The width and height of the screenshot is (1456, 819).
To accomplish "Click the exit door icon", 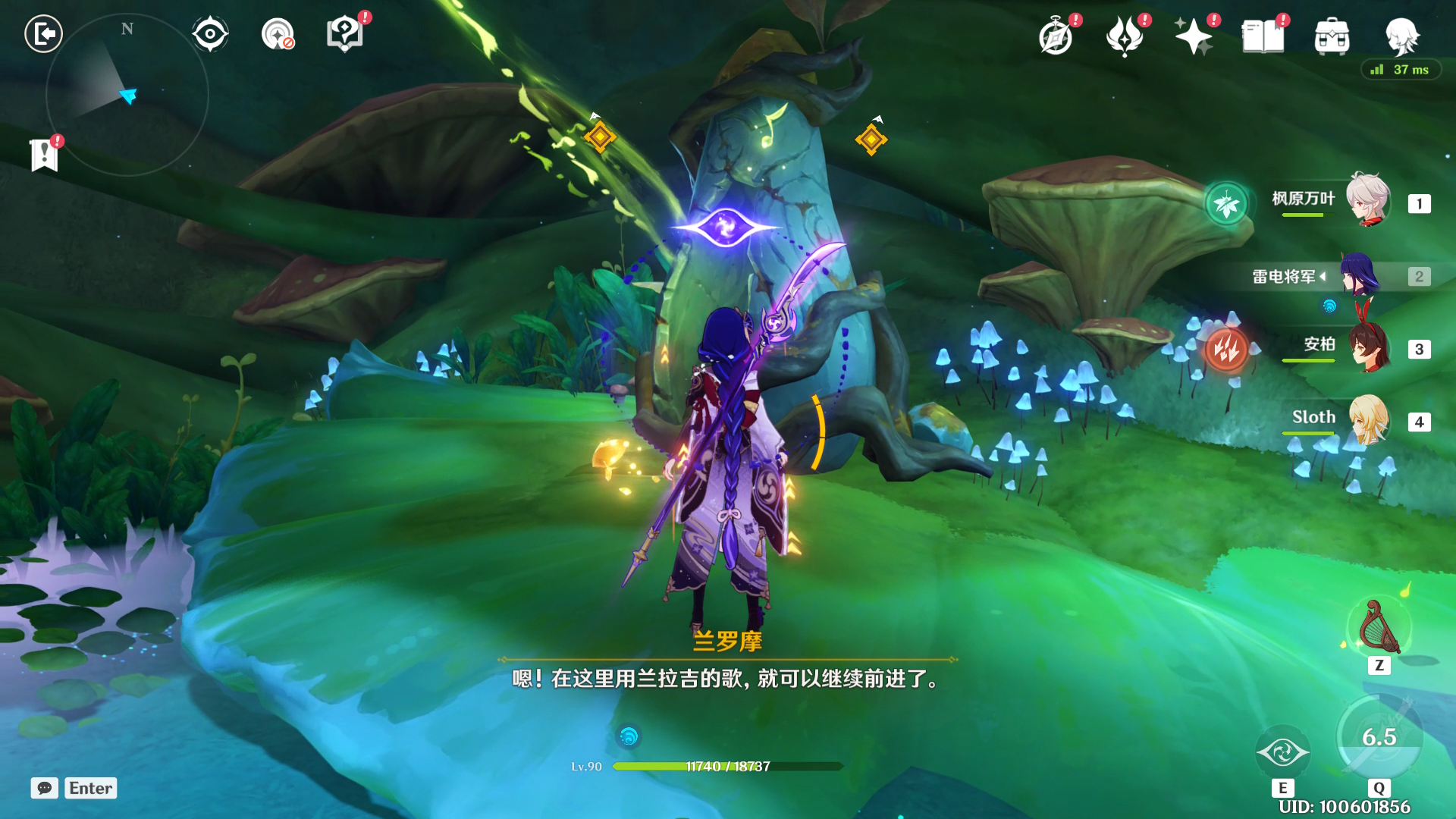I will [43, 34].
